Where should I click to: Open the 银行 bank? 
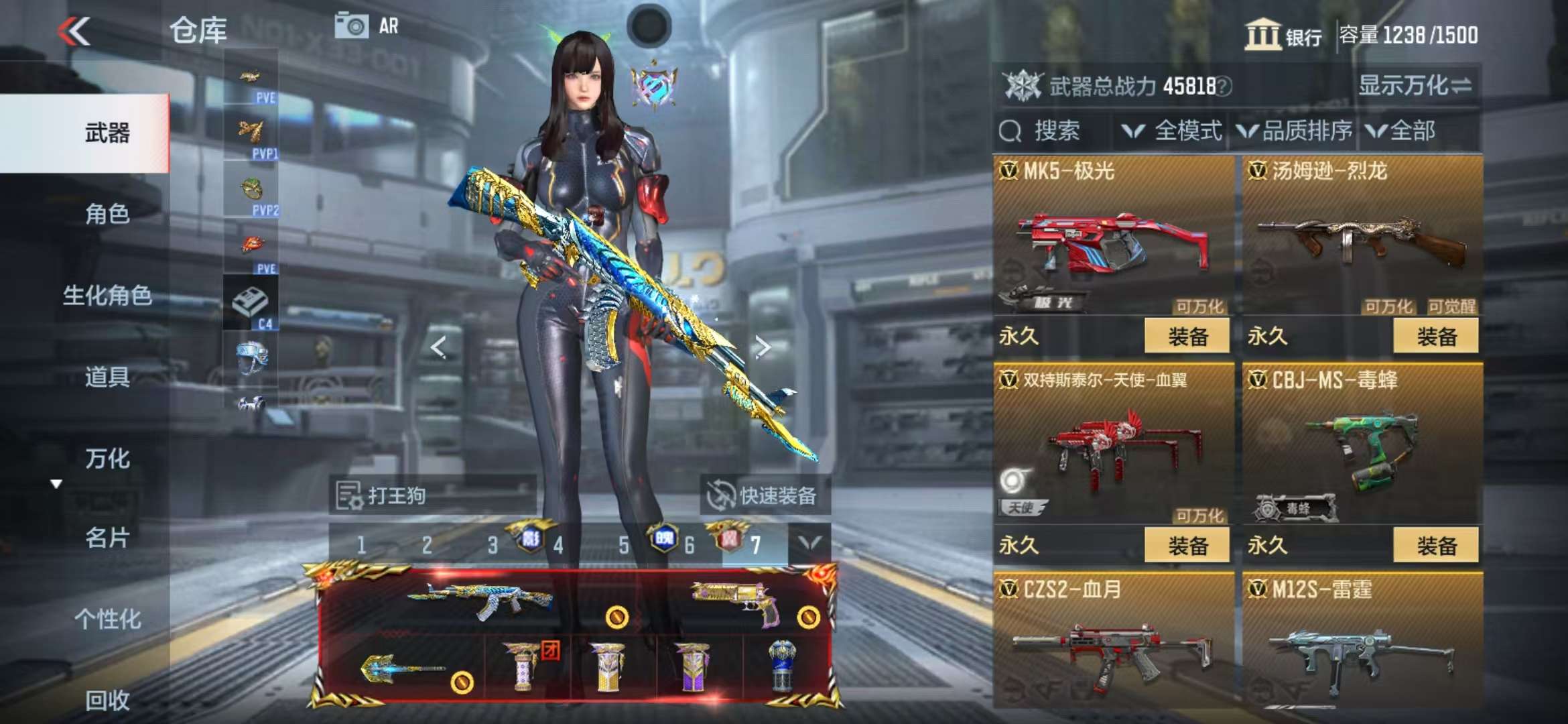(x=1283, y=35)
